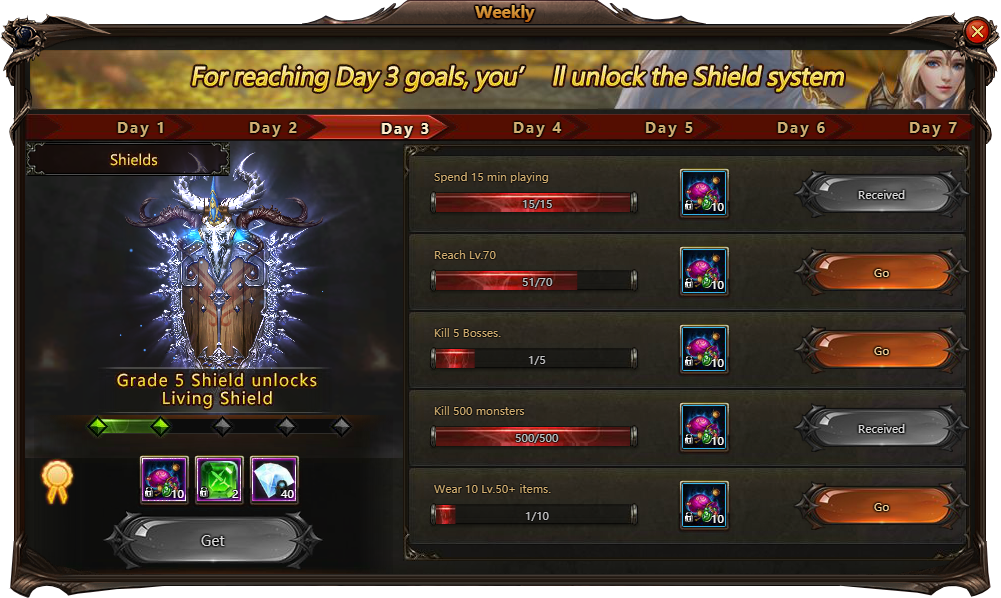Image resolution: width=1001 pixels, height=598 pixels.
Task: Open the Day 2 tab
Action: tap(273, 128)
